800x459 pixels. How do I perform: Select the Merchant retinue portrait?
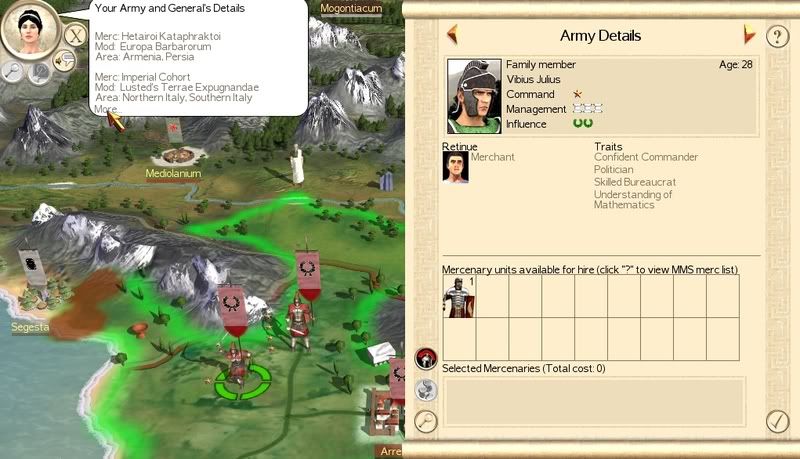pos(456,167)
